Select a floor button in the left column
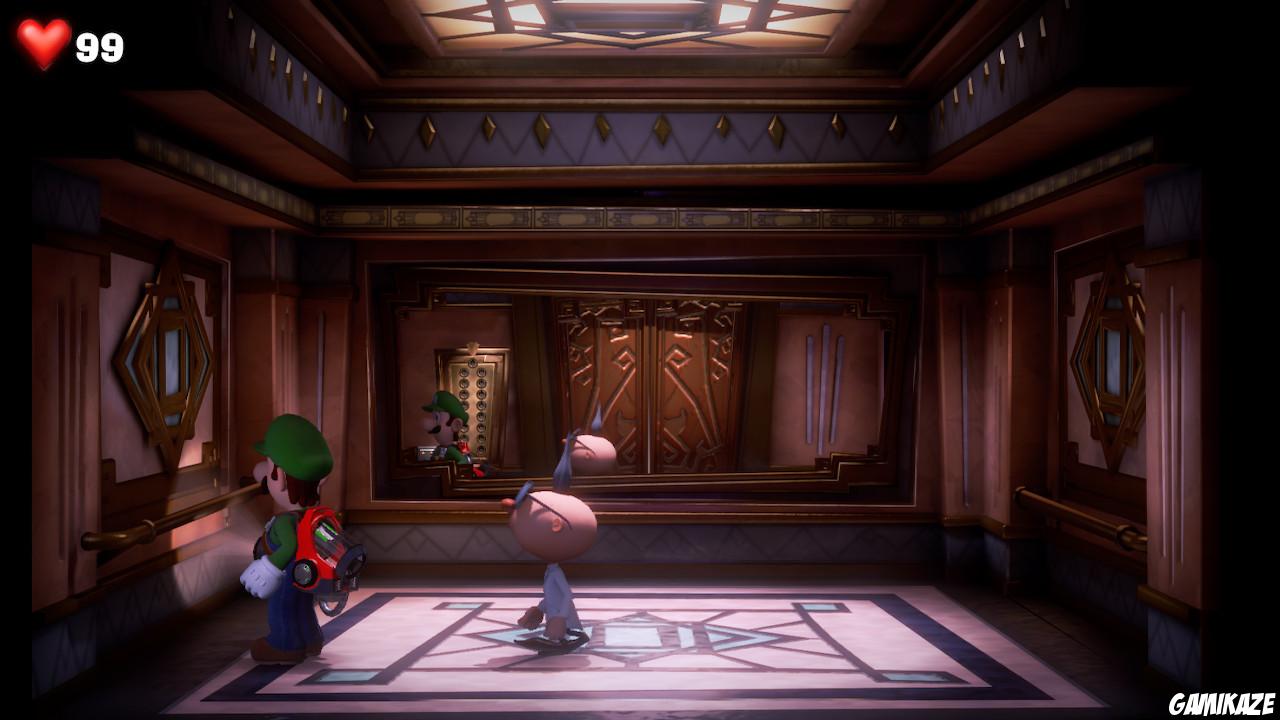The image size is (1280, 720). 463,395
